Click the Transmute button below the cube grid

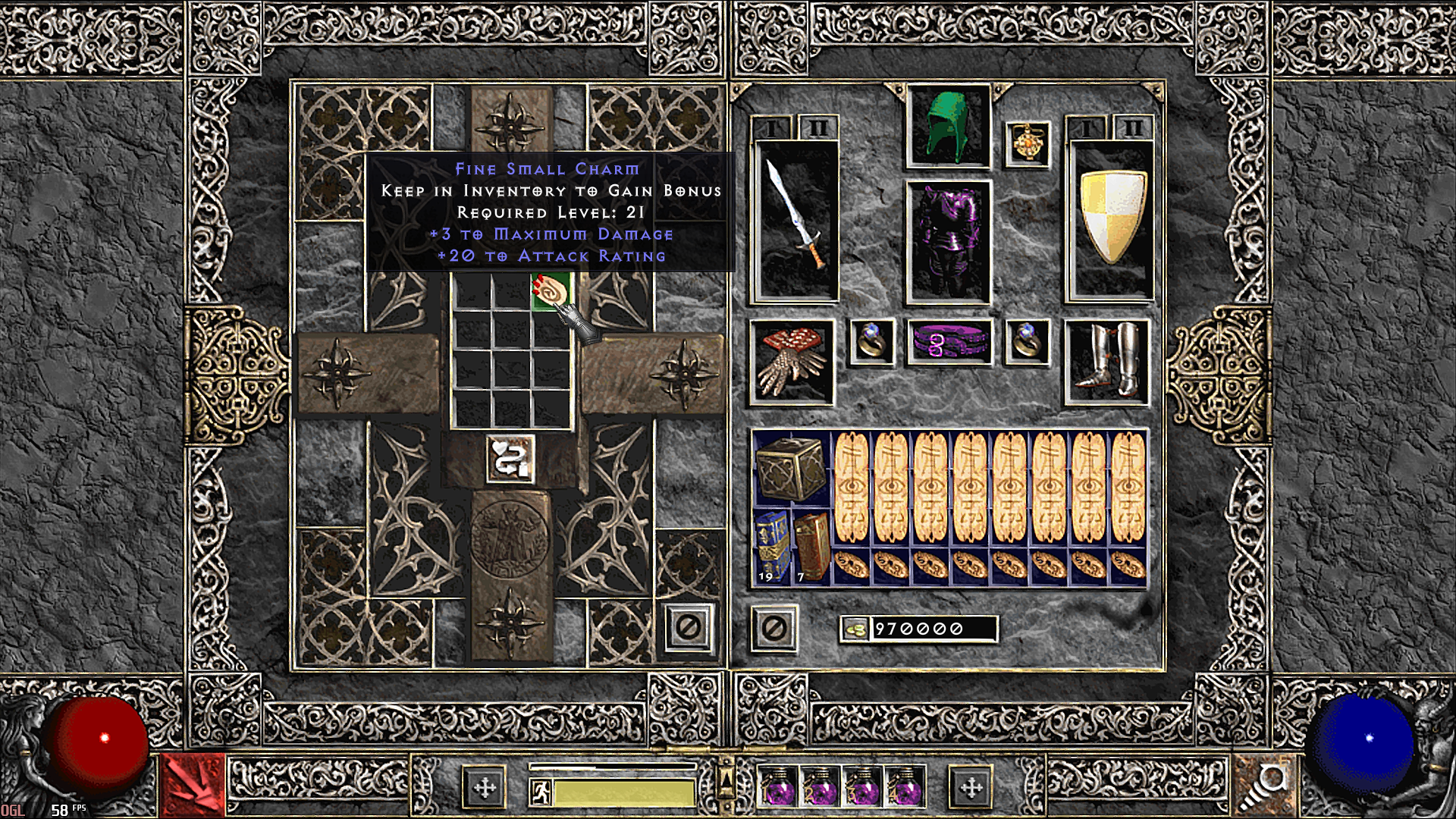(510, 458)
